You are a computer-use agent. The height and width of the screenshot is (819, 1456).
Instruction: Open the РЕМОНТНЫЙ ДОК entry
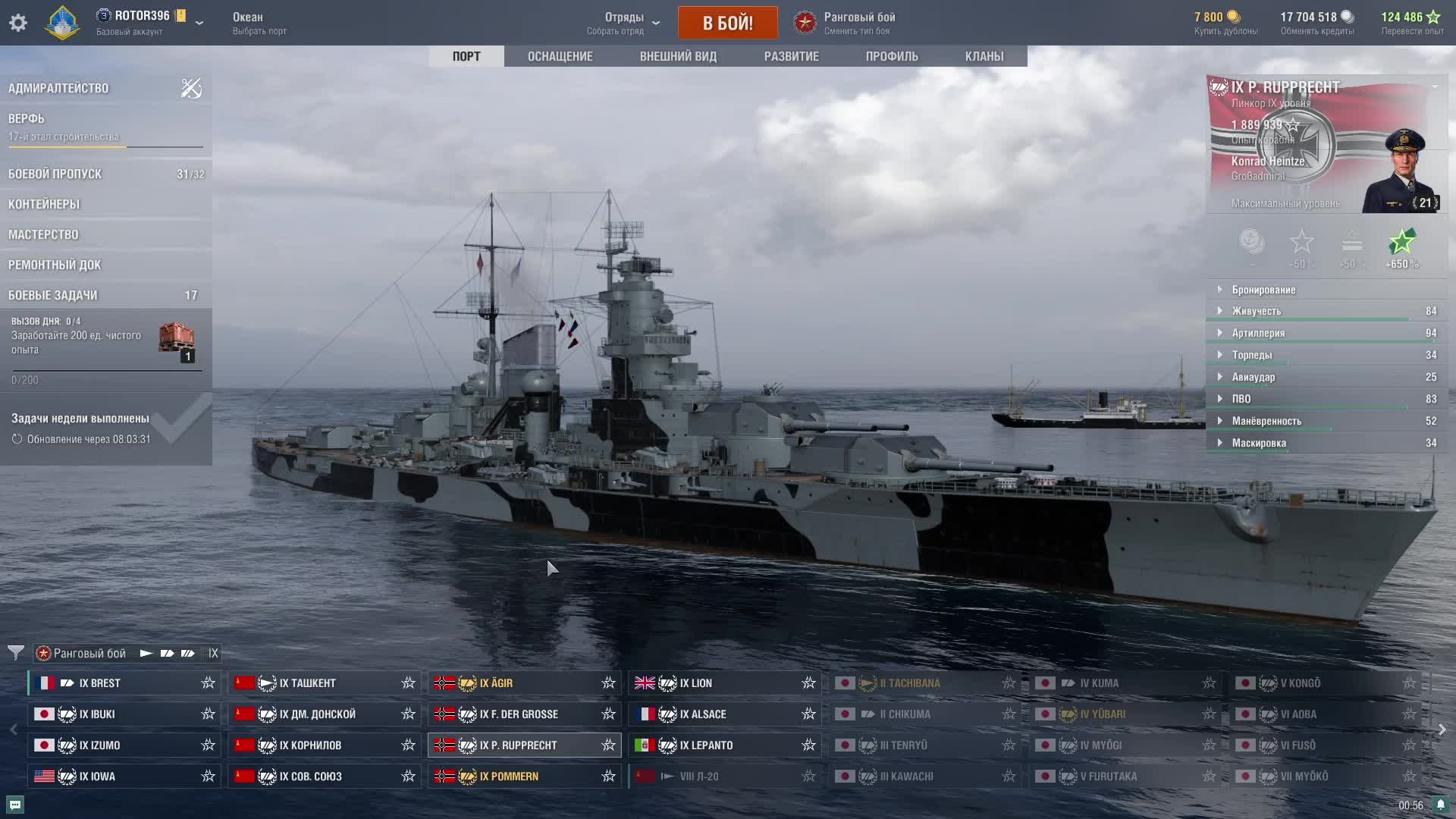click(x=55, y=265)
